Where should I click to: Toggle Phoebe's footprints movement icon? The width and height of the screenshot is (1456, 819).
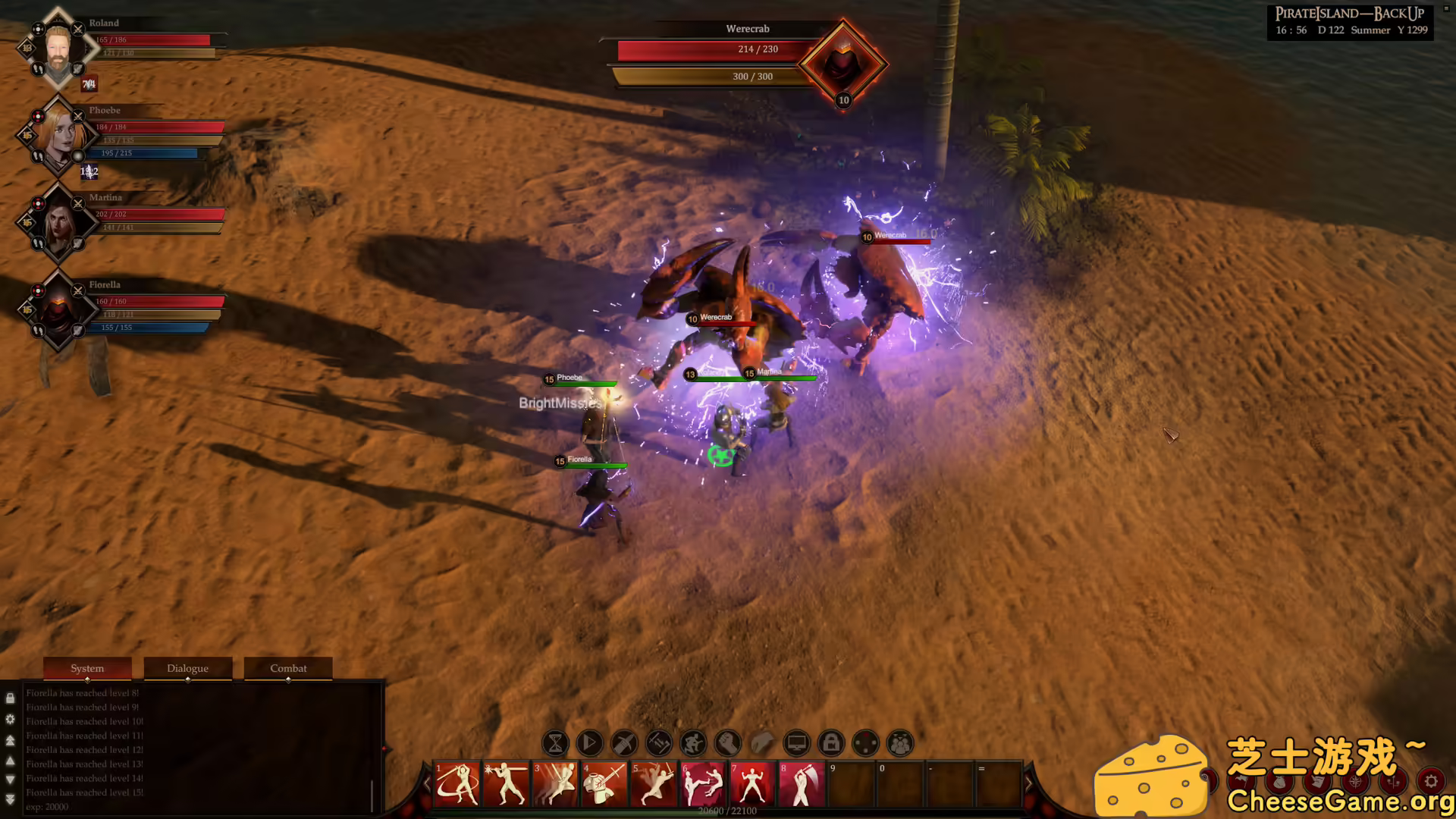coord(38,156)
